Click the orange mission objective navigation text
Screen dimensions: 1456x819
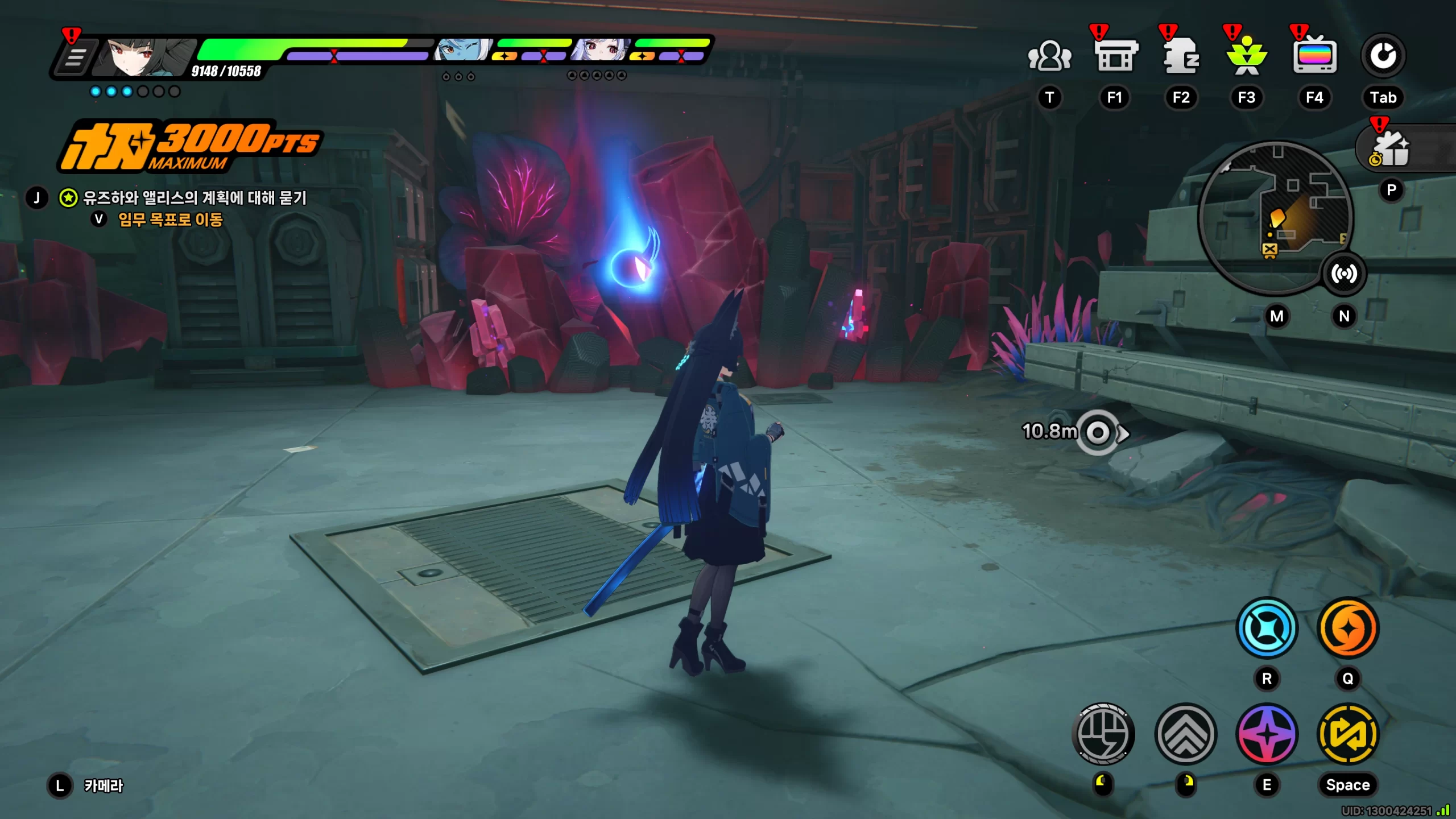pyautogui.click(x=170, y=220)
